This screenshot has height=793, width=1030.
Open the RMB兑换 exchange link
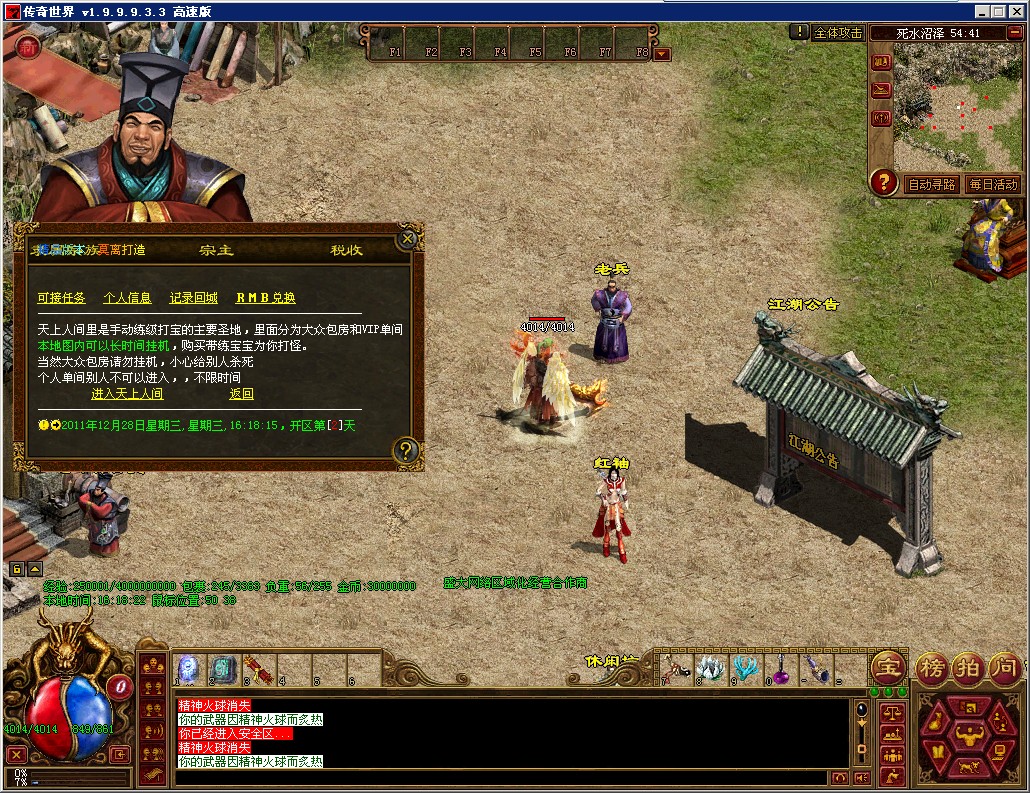tap(266, 298)
